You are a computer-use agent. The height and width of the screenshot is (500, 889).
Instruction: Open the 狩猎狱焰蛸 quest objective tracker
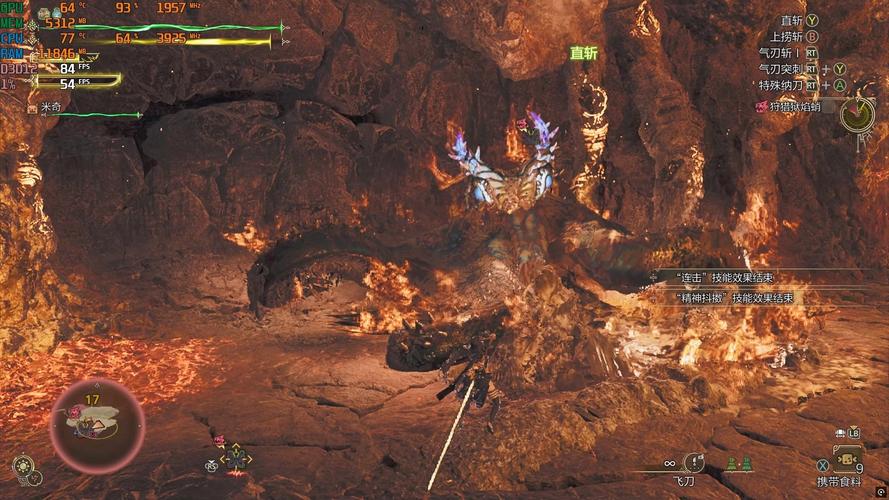click(x=795, y=106)
